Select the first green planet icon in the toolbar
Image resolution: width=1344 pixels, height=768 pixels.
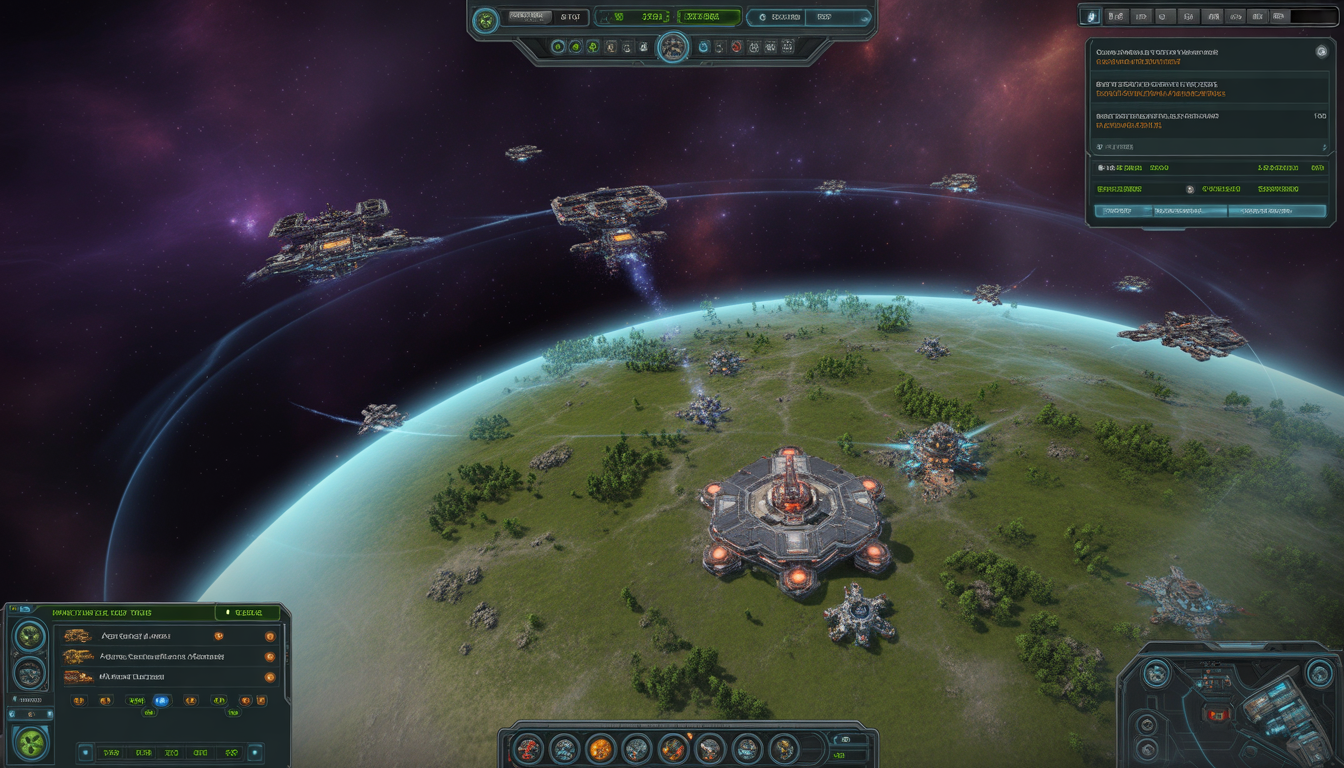(557, 46)
